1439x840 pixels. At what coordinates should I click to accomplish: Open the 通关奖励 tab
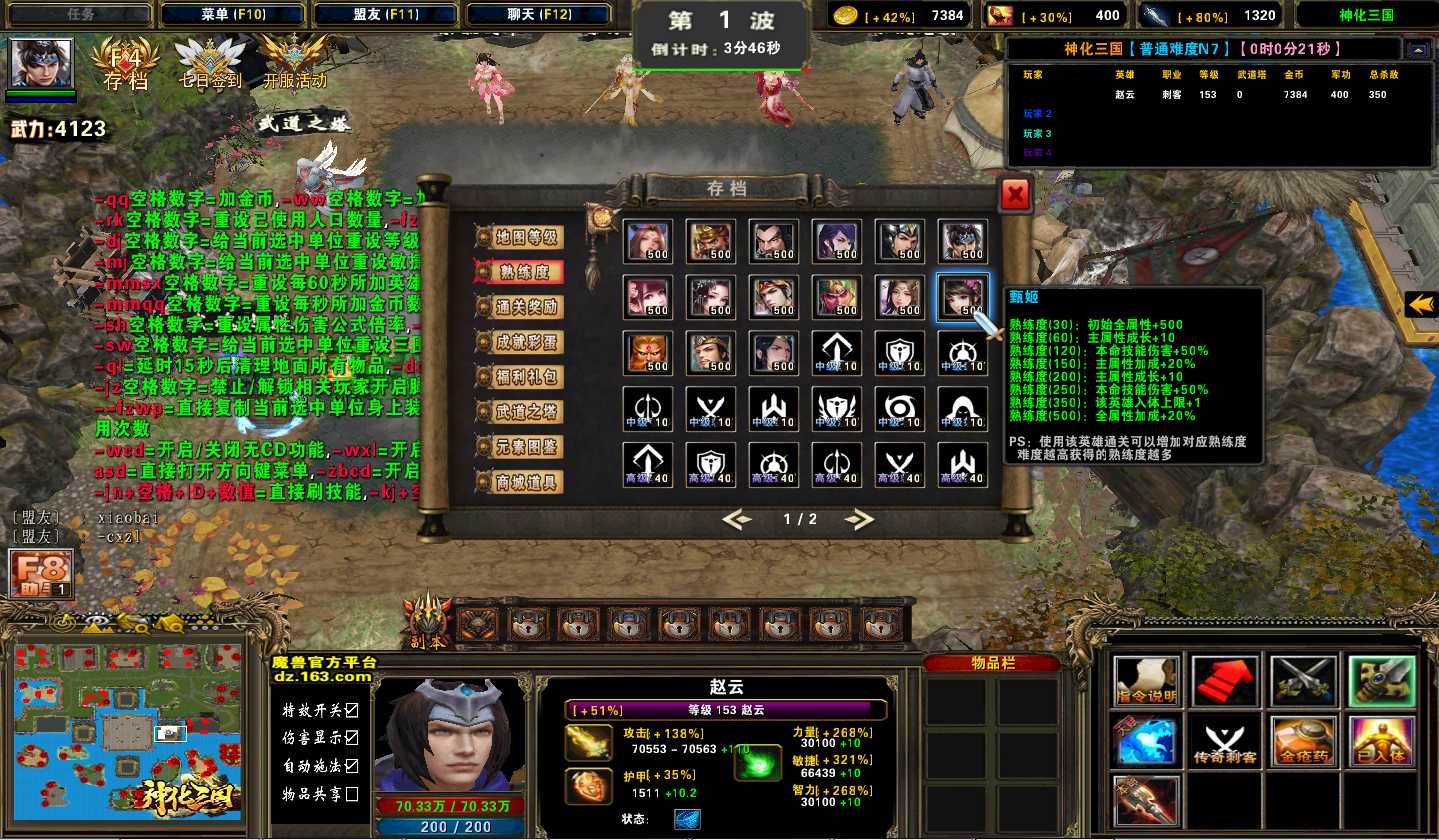pos(520,307)
